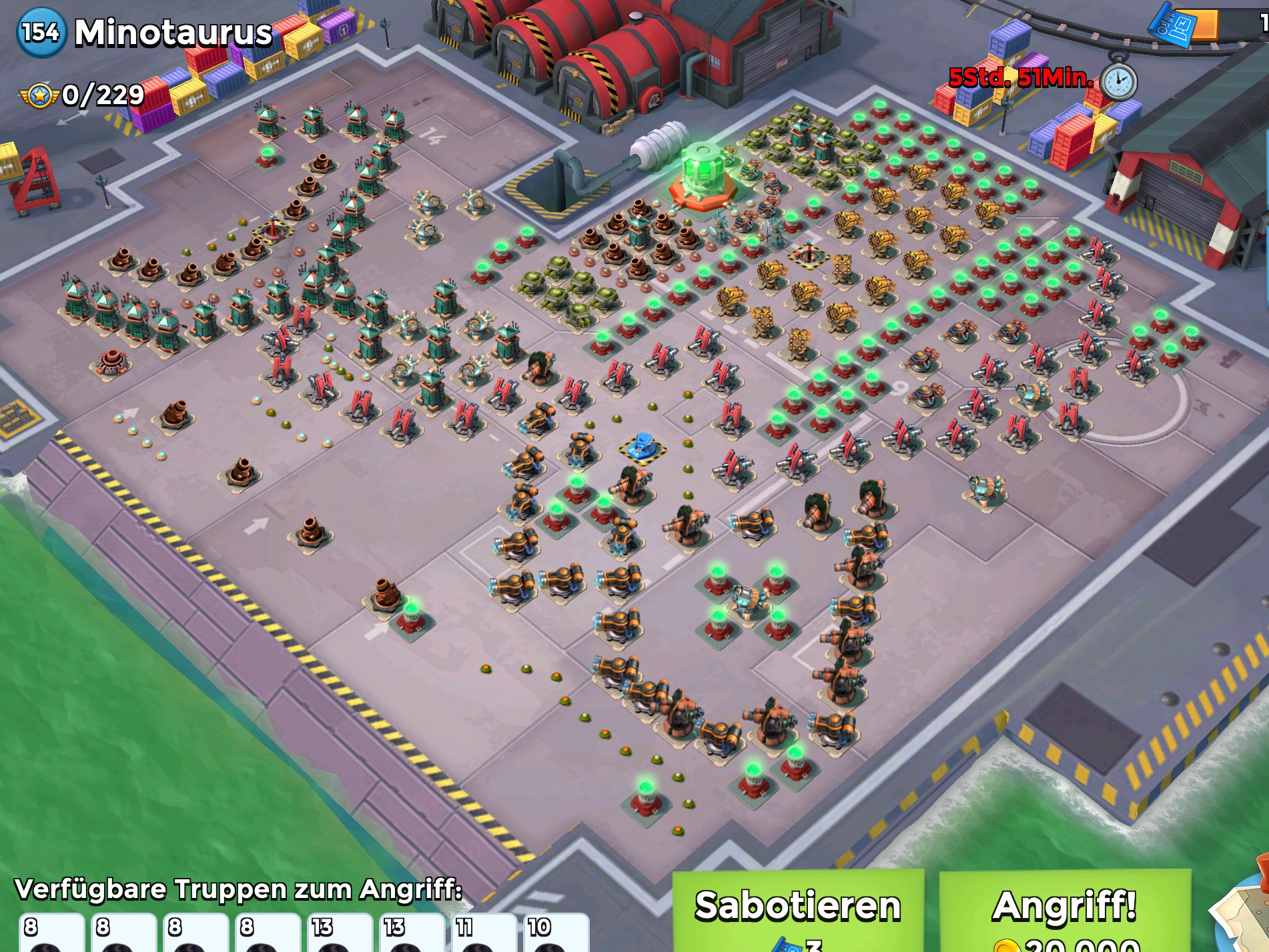Choose the troop slot showing 10
The image size is (1269, 952).
pos(555,933)
